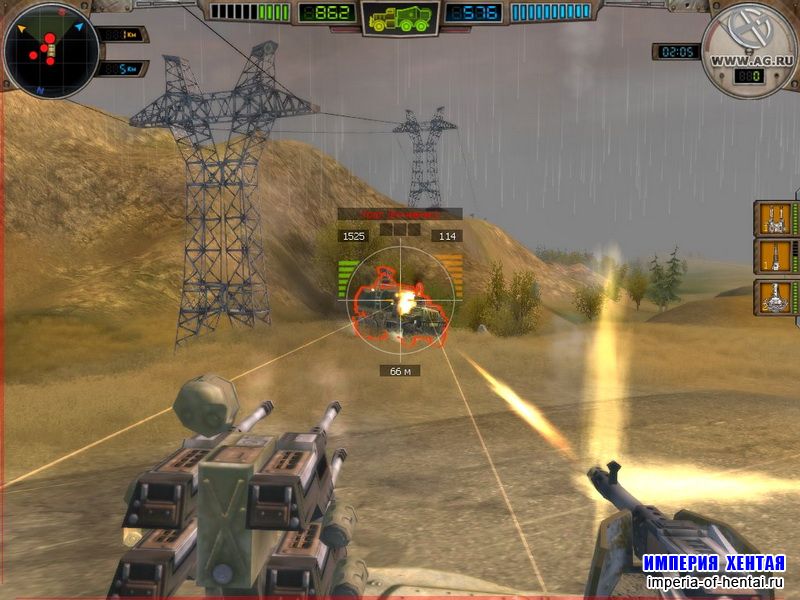800x600 pixels.
Task: Select the yellow truck status icon
Action: 400,18
